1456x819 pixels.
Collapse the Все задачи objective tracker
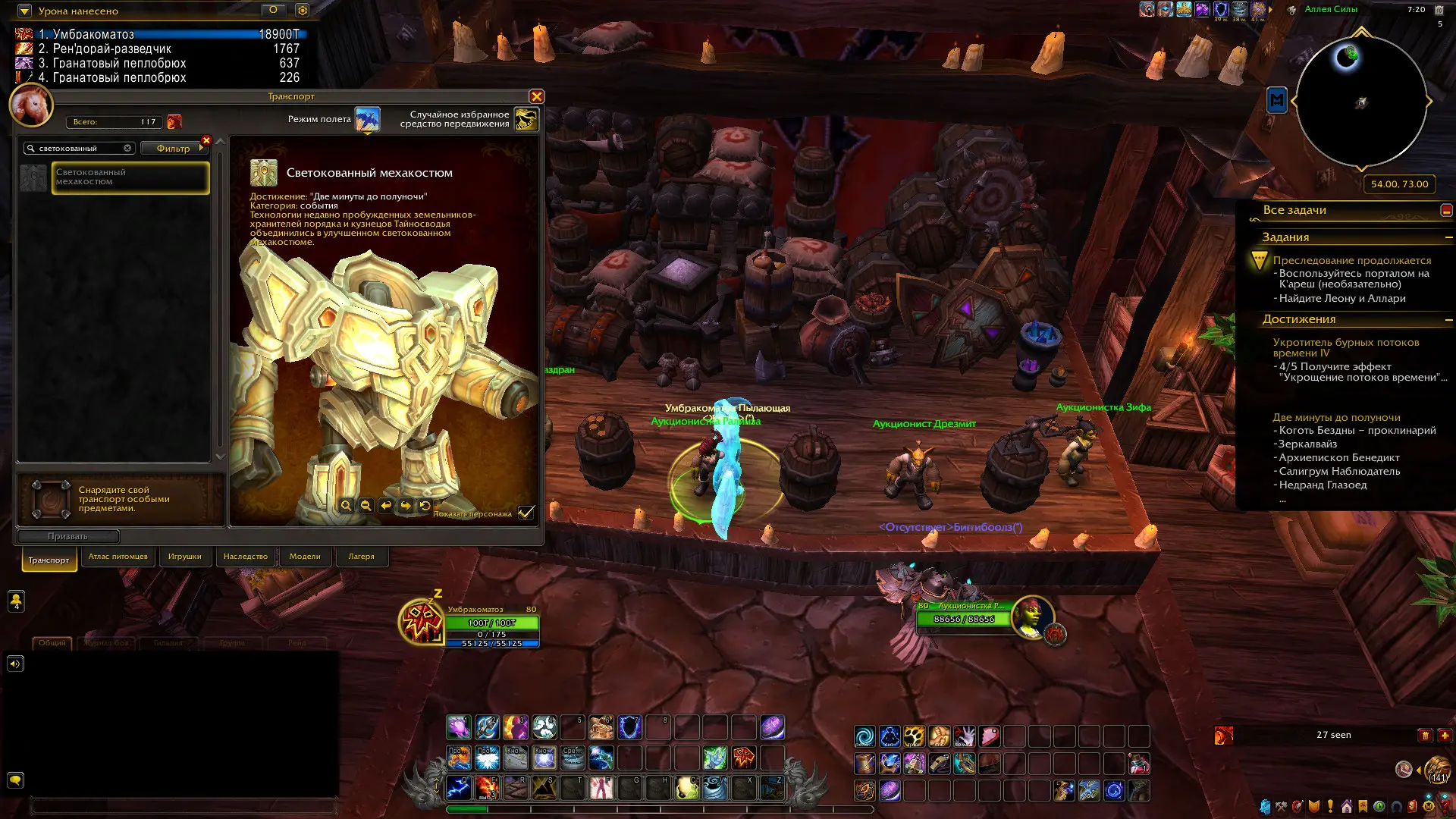click(1446, 210)
